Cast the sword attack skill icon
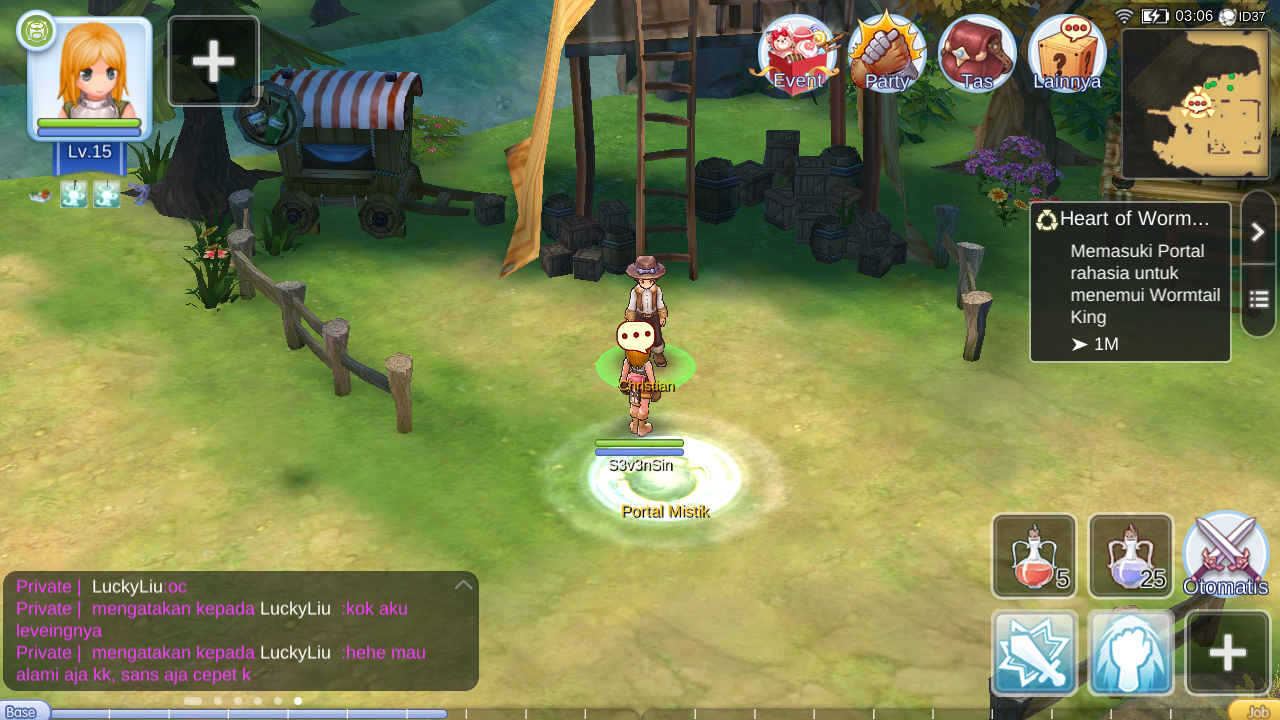 click(x=1033, y=652)
